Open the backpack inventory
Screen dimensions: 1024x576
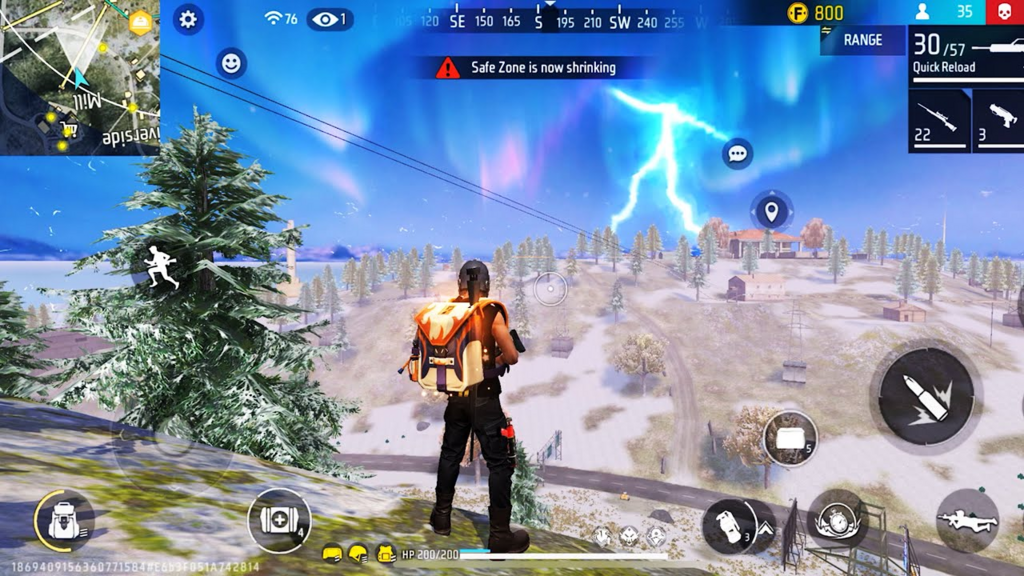tap(64, 521)
